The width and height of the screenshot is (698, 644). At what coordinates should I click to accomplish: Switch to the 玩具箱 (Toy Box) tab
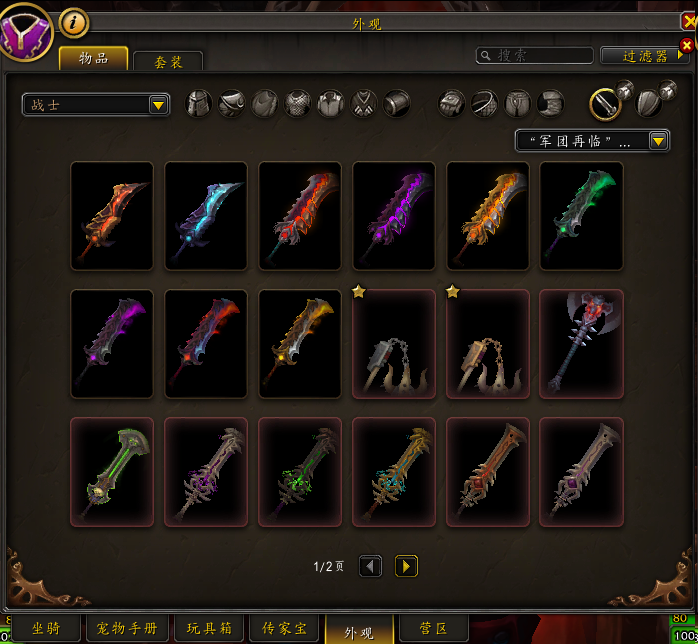coord(209,629)
